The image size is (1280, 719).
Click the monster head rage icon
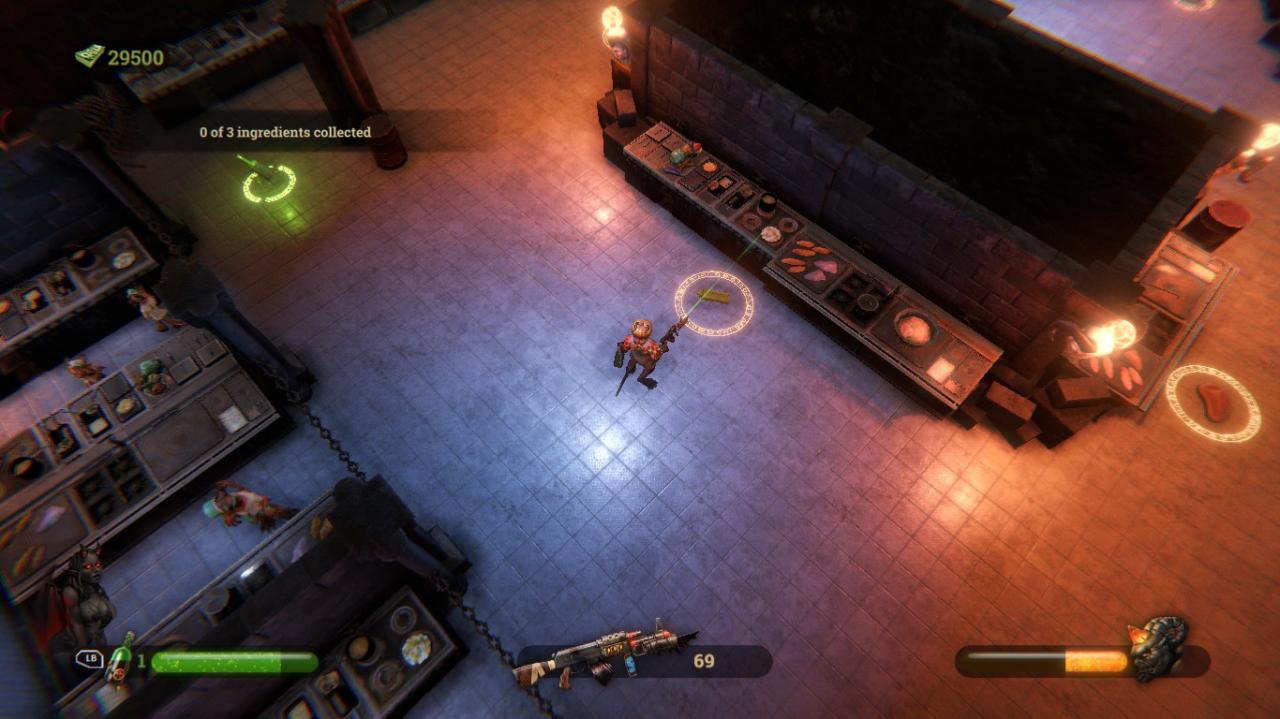point(1158,648)
